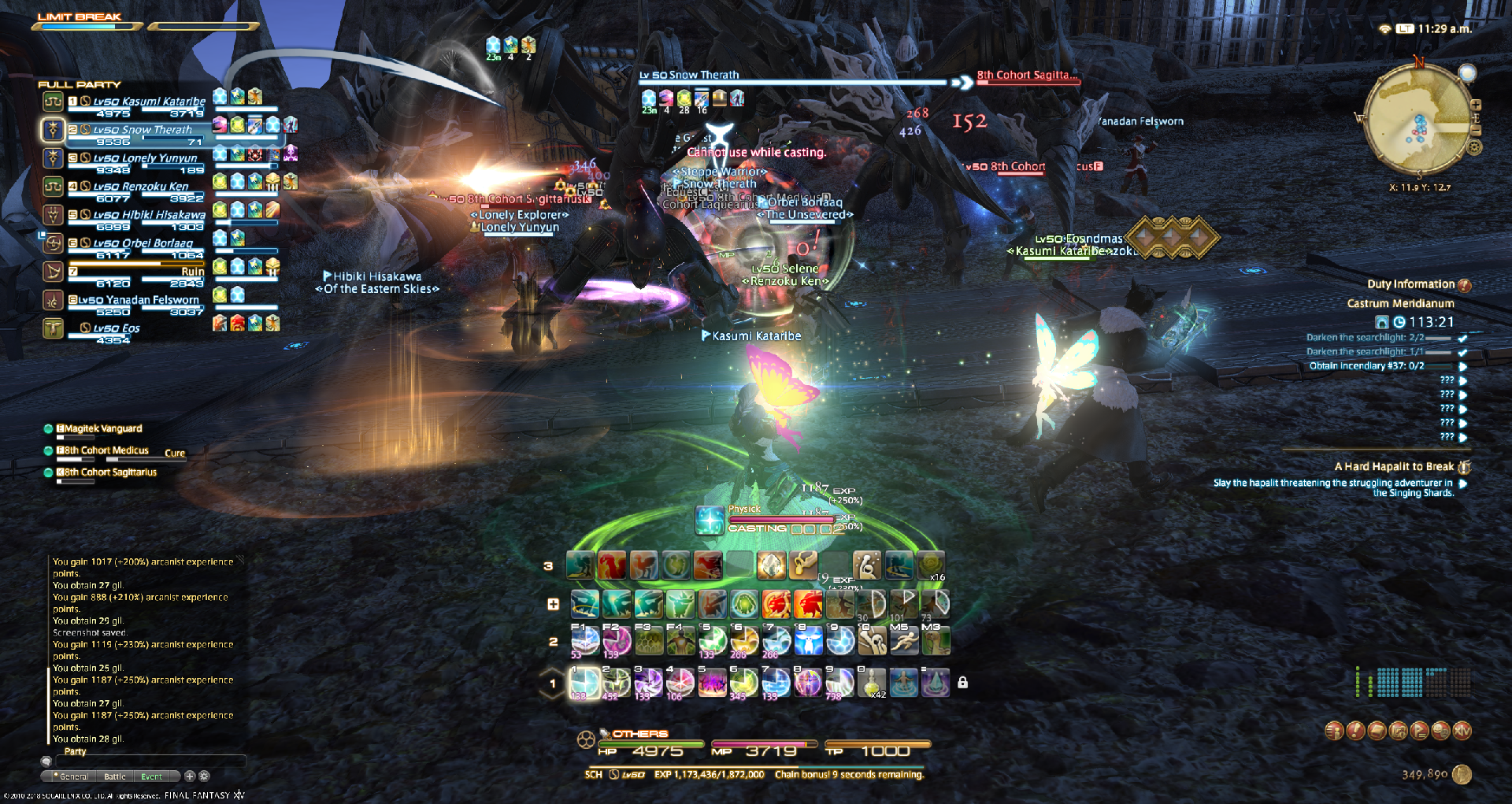
Task: Add a new chat tab with plus button
Action: [190, 776]
